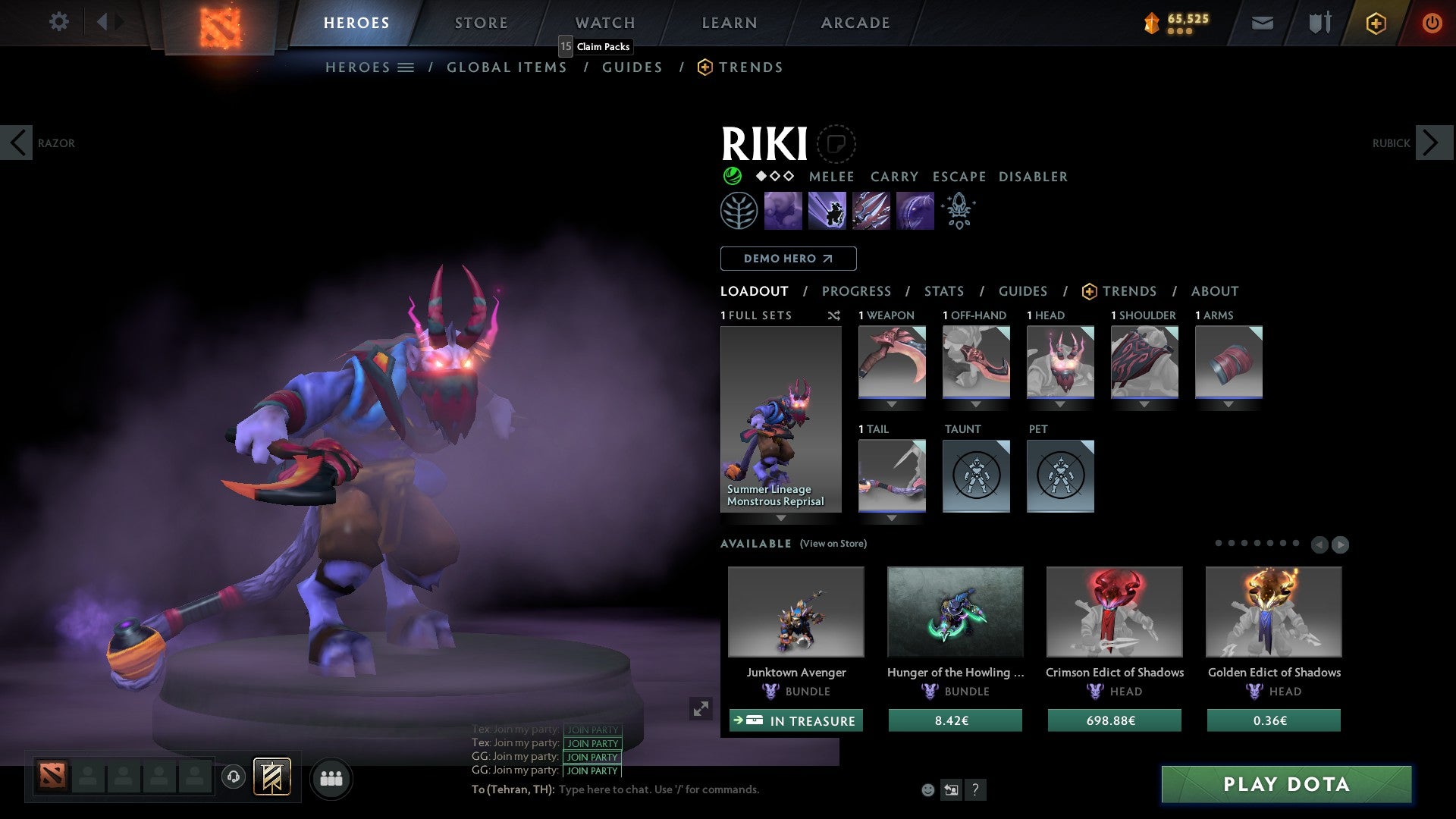The height and width of the screenshot is (819, 1456).
Task: Open the View on Store link
Action: click(833, 544)
